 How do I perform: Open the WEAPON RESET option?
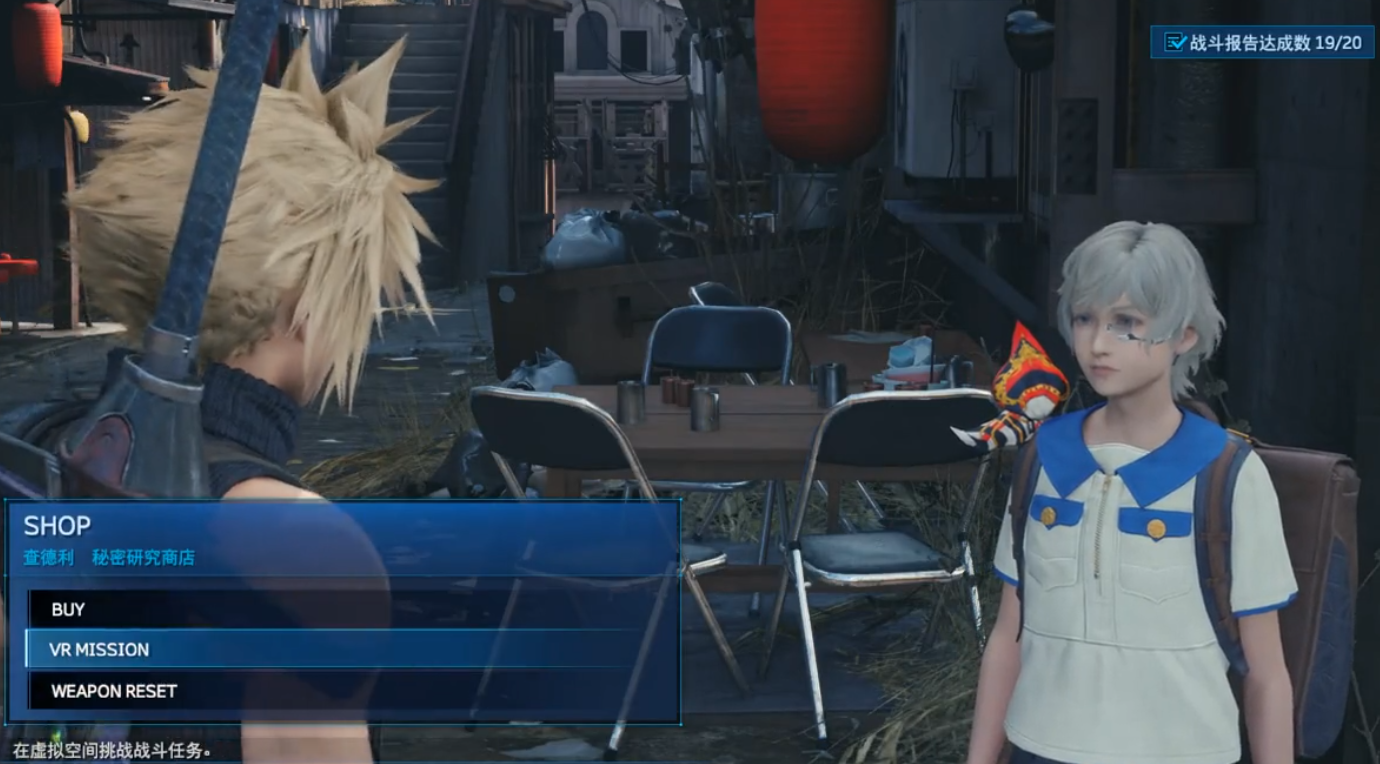pyautogui.click(x=114, y=691)
